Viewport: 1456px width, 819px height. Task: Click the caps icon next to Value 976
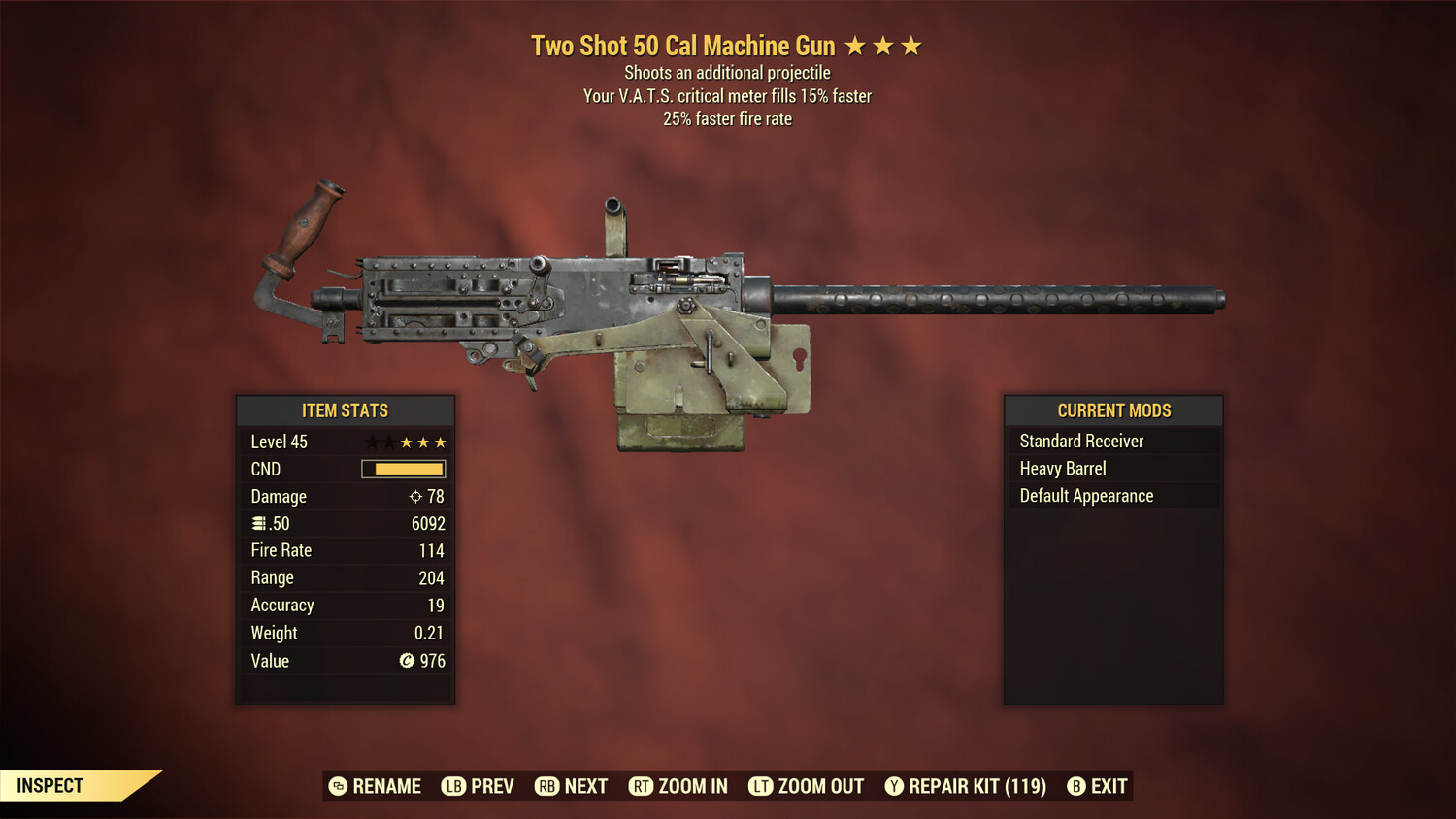click(407, 661)
